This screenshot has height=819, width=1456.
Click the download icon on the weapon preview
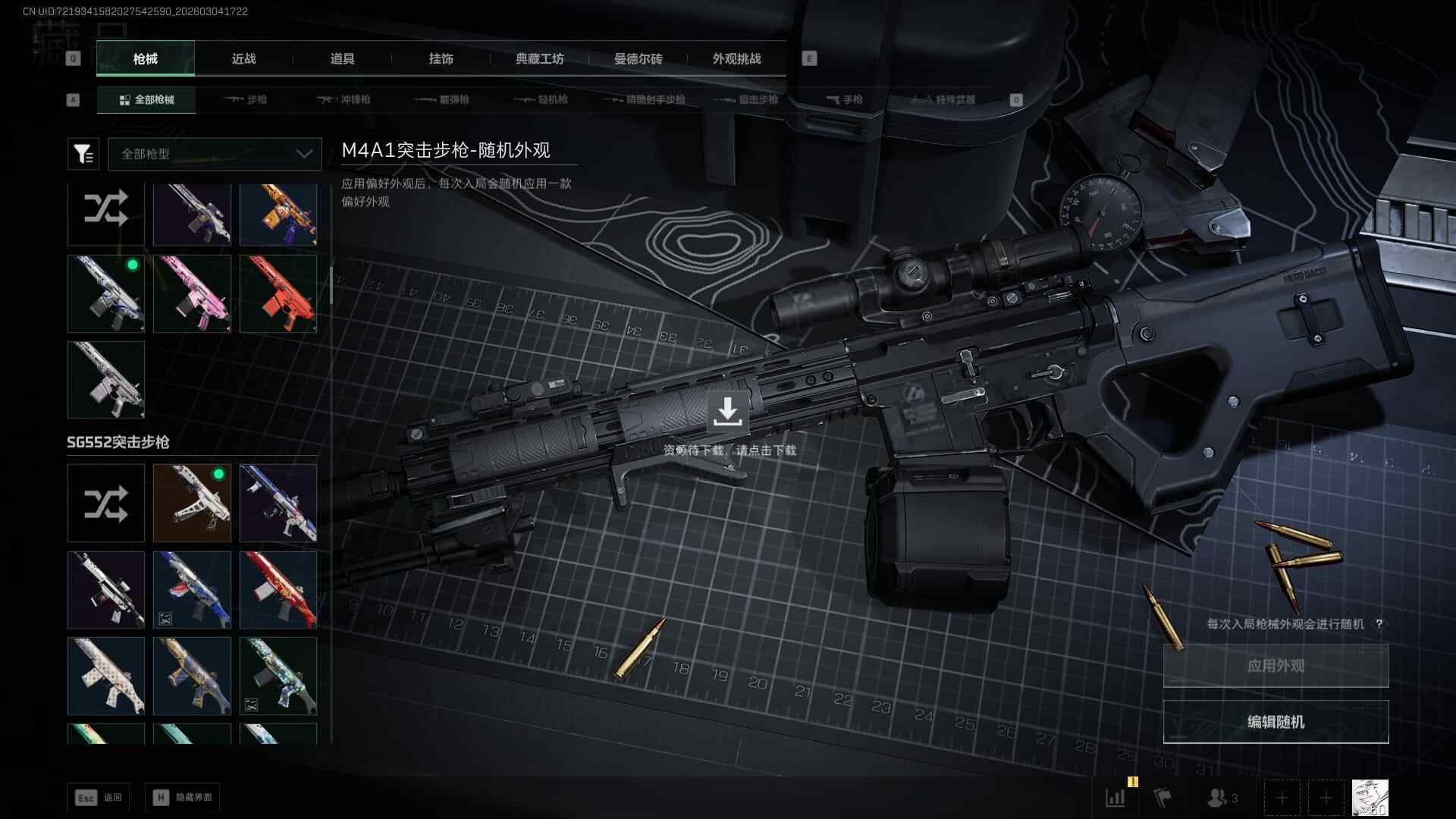pyautogui.click(x=727, y=412)
